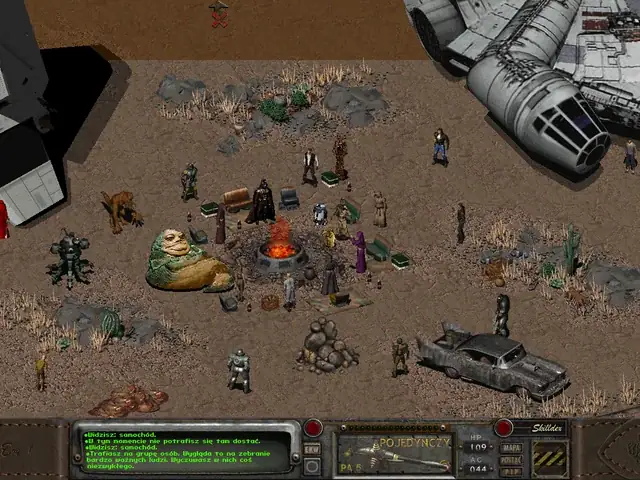Open the Skilldex with its red button
640x480 pixels.
504,428
